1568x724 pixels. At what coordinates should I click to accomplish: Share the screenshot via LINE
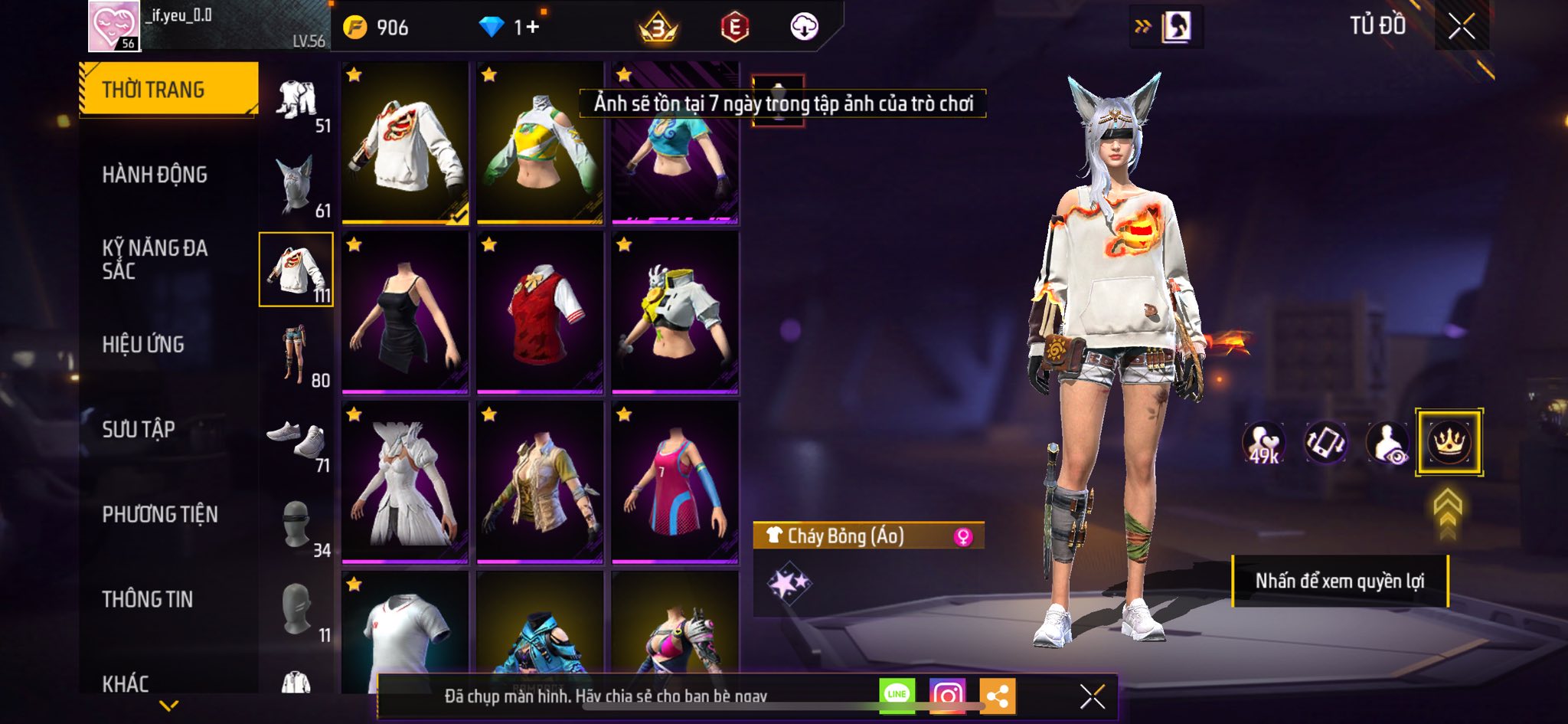[897, 695]
